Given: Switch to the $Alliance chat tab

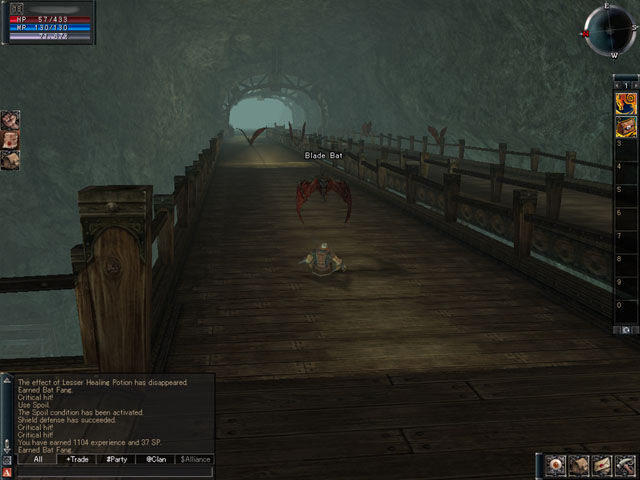Looking at the screenshot, I should point(195,459).
